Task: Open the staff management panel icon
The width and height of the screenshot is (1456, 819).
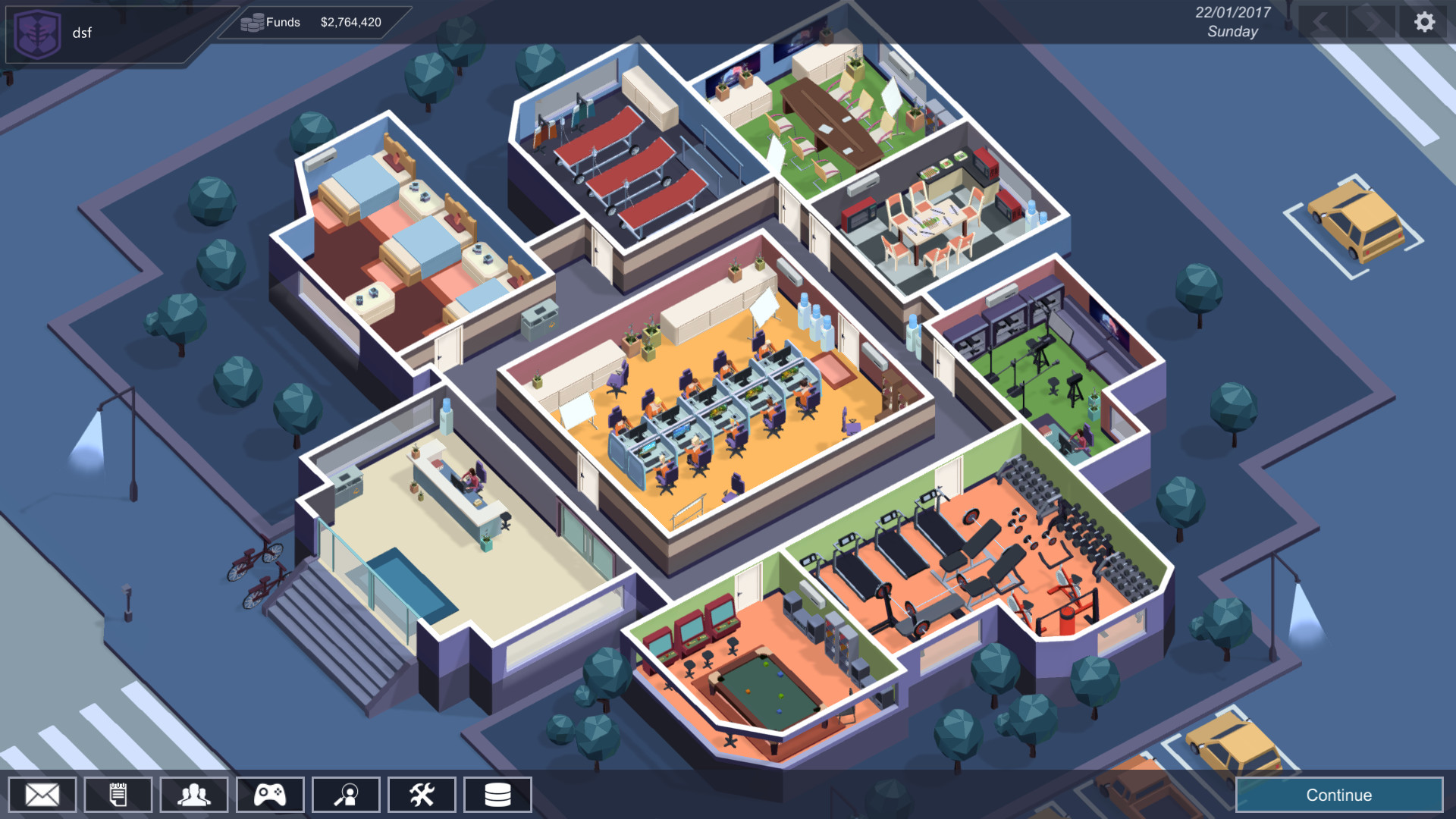Action: (x=193, y=794)
